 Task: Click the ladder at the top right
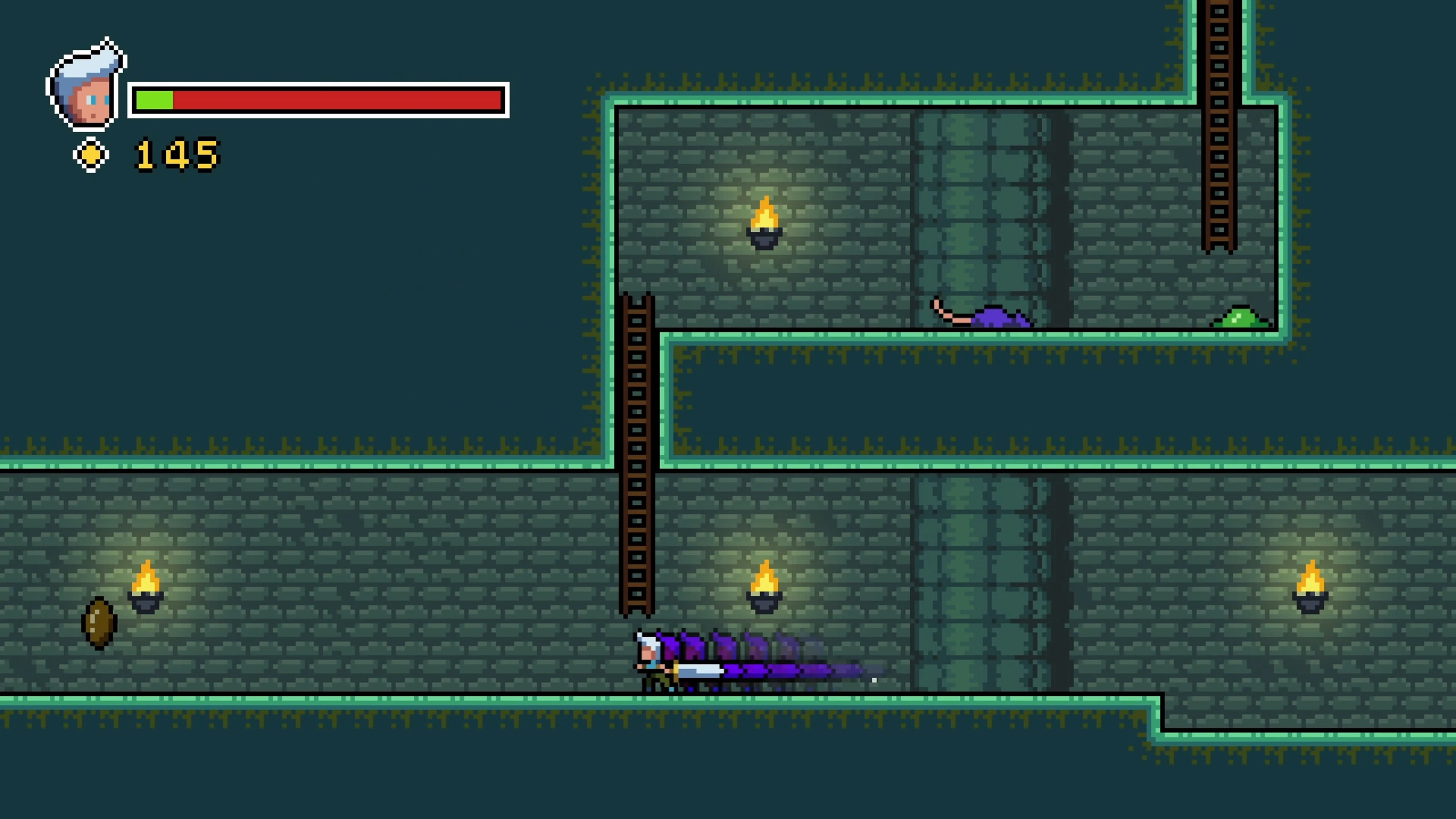coord(1219,124)
